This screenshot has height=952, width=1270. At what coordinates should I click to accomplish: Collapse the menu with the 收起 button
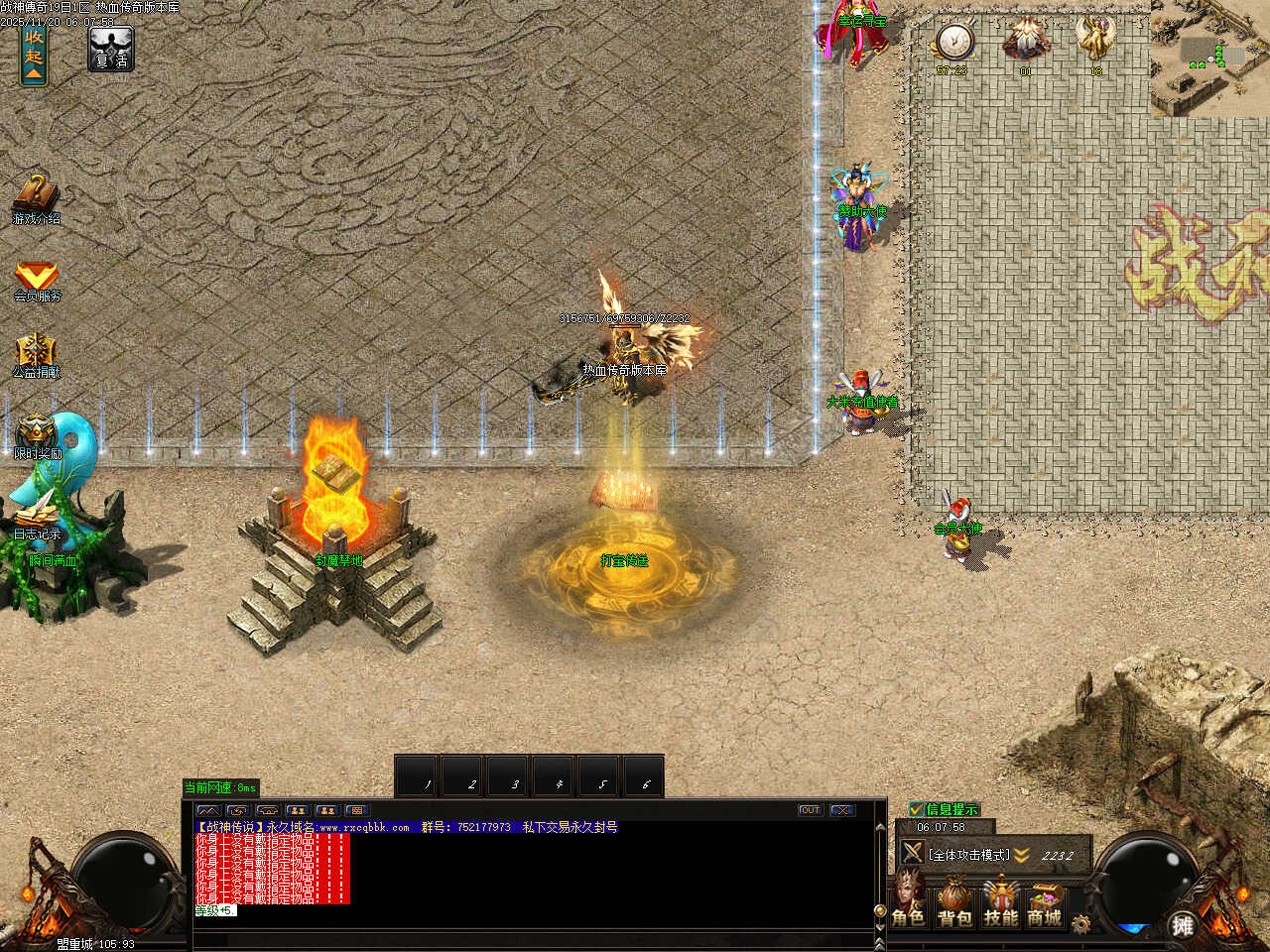pyautogui.click(x=34, y=57)
